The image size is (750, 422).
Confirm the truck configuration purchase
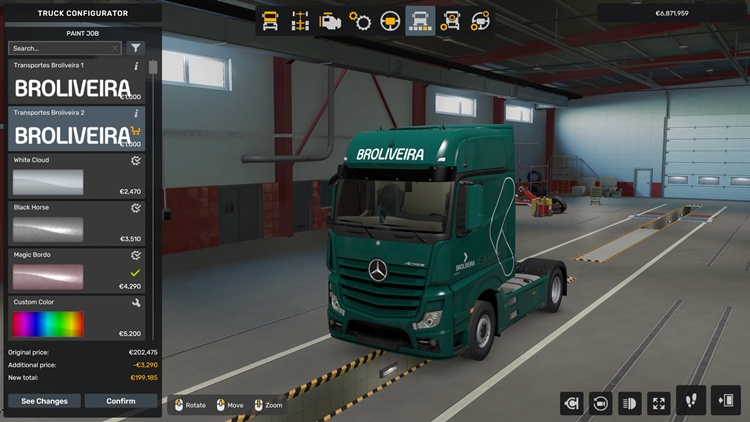pos(121,401)
